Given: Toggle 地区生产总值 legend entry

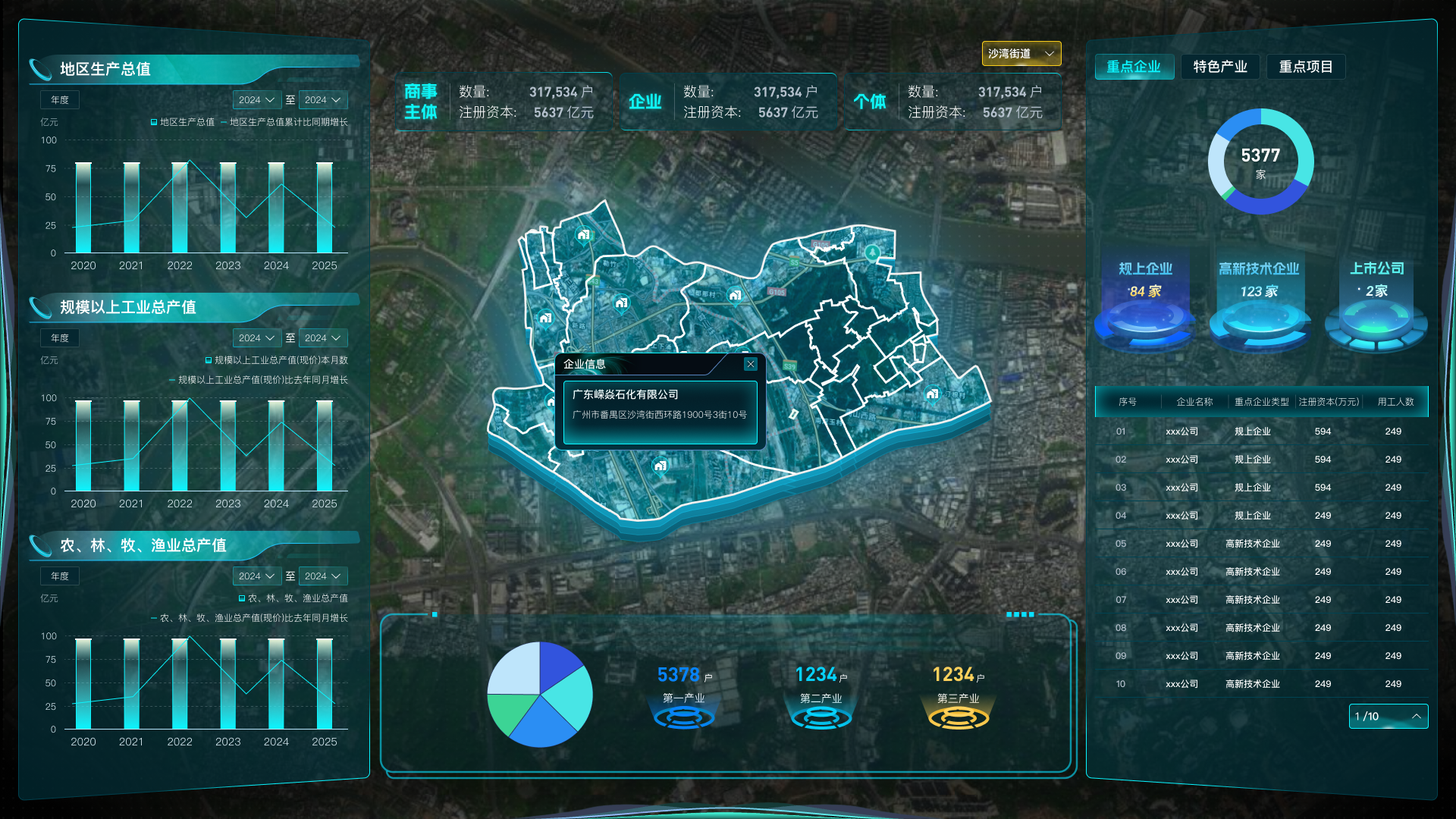Looking at the screenshot, I should click(x=183, y=122).
